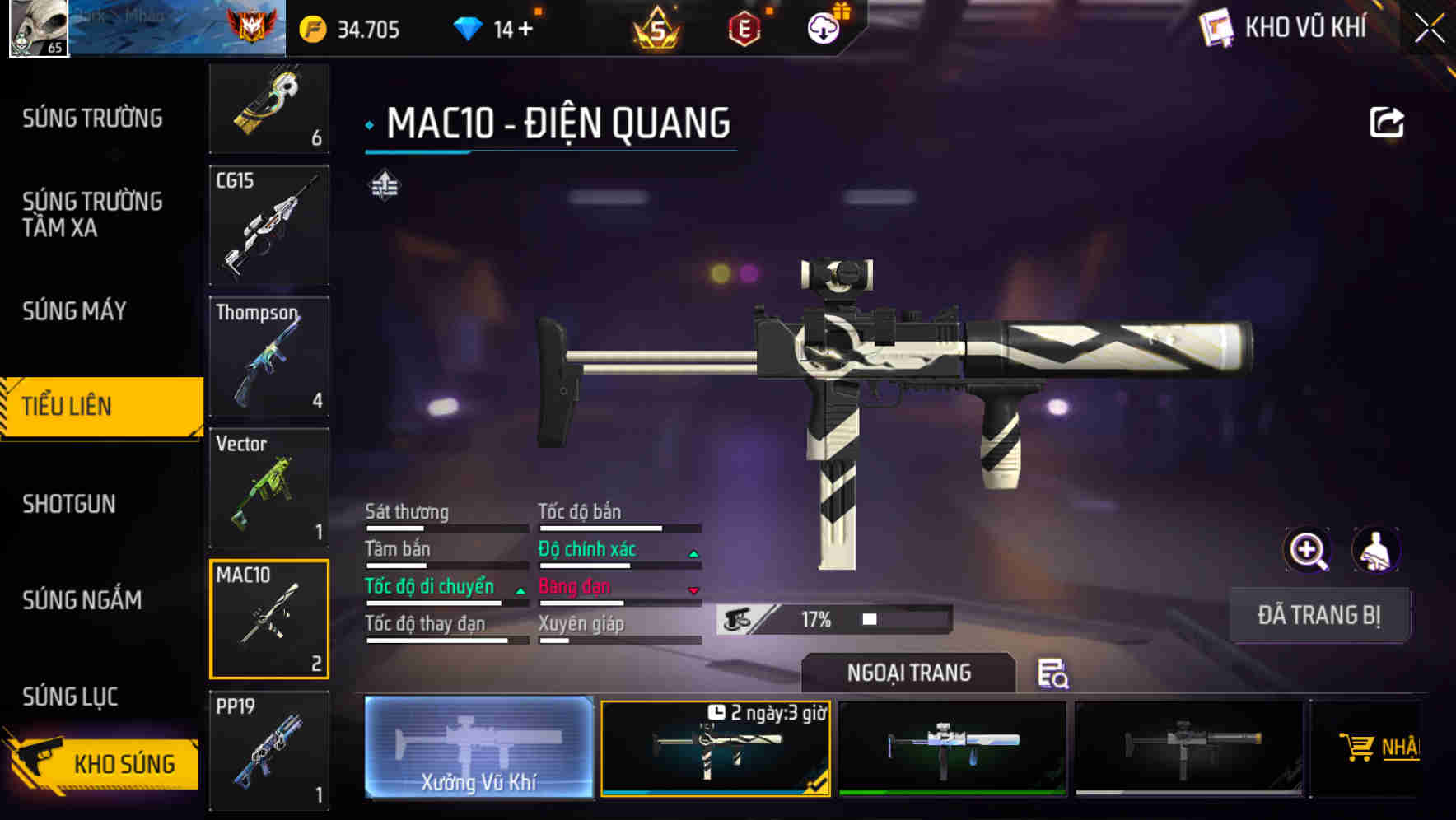Viewport: 1456px width, 820px height.
Task: Open the Súng Lục category
Action: (70, 697)
